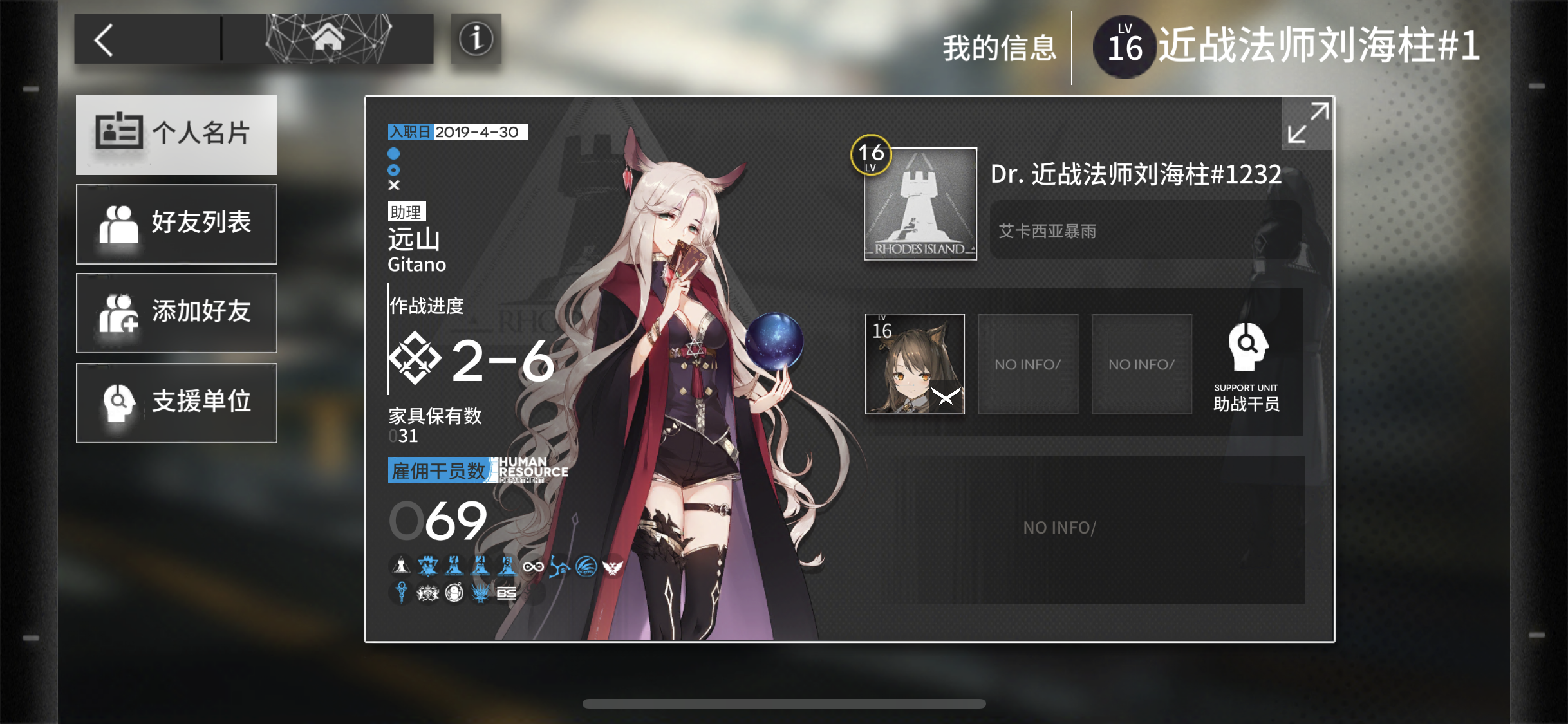Open the 好友列表 friends list
This screenshot has width=1568, height=724.
[x=176, y=223]
